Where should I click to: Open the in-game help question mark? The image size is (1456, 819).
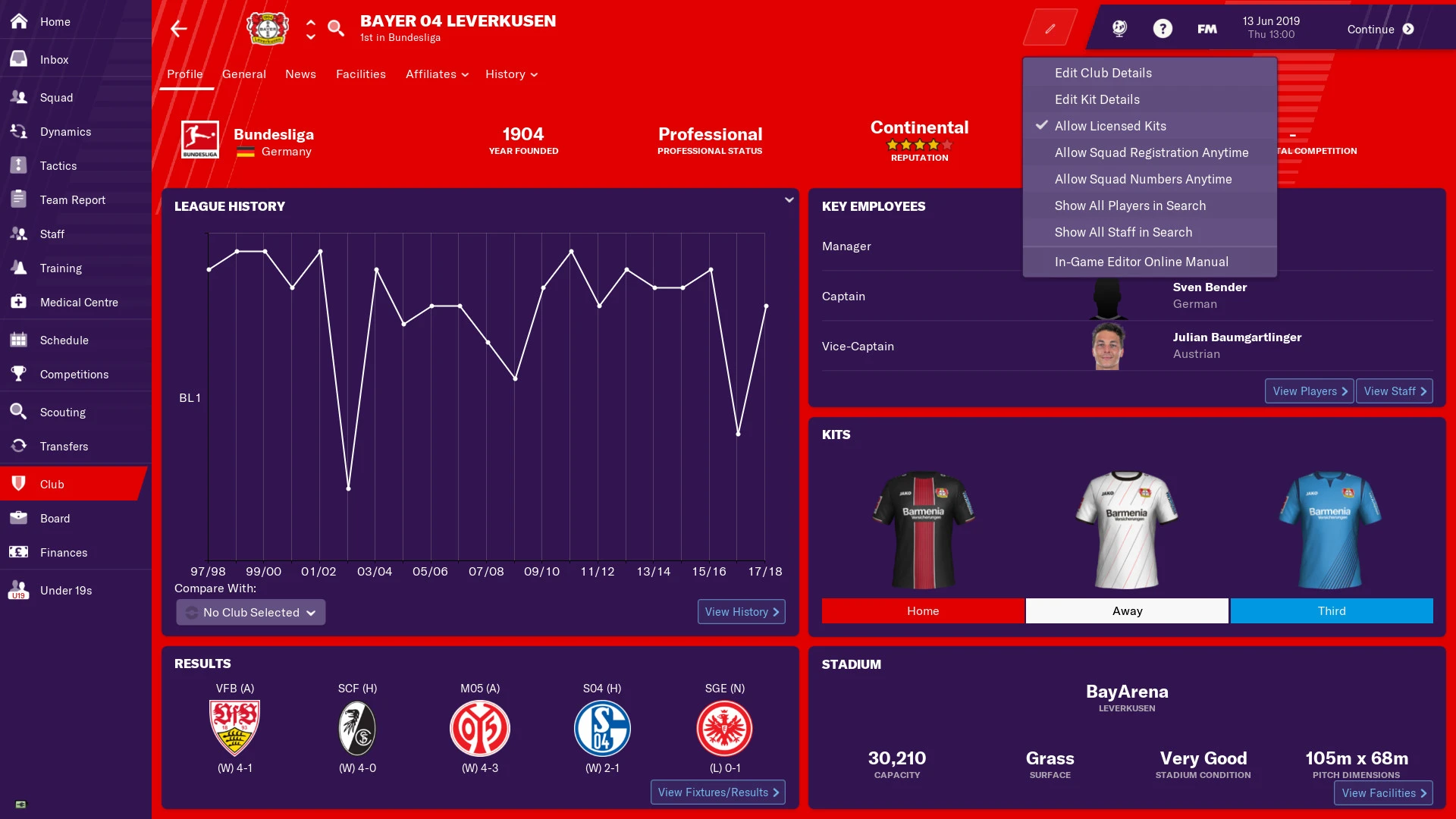pos(1163,28)
